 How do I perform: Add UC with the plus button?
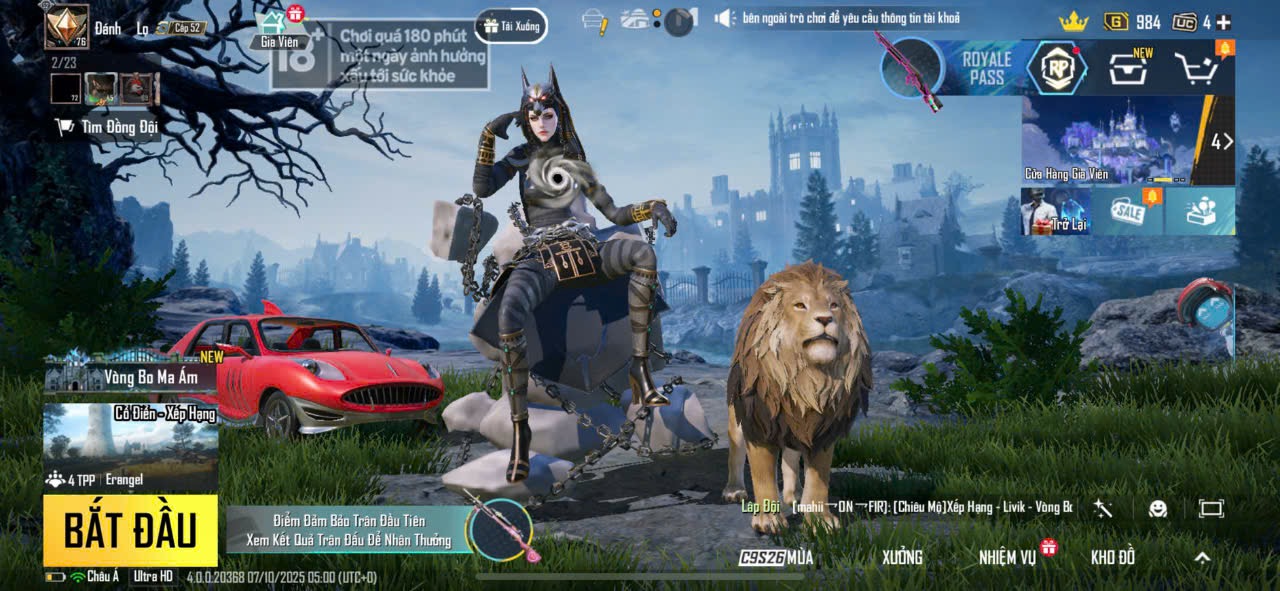pos(1223,22)
